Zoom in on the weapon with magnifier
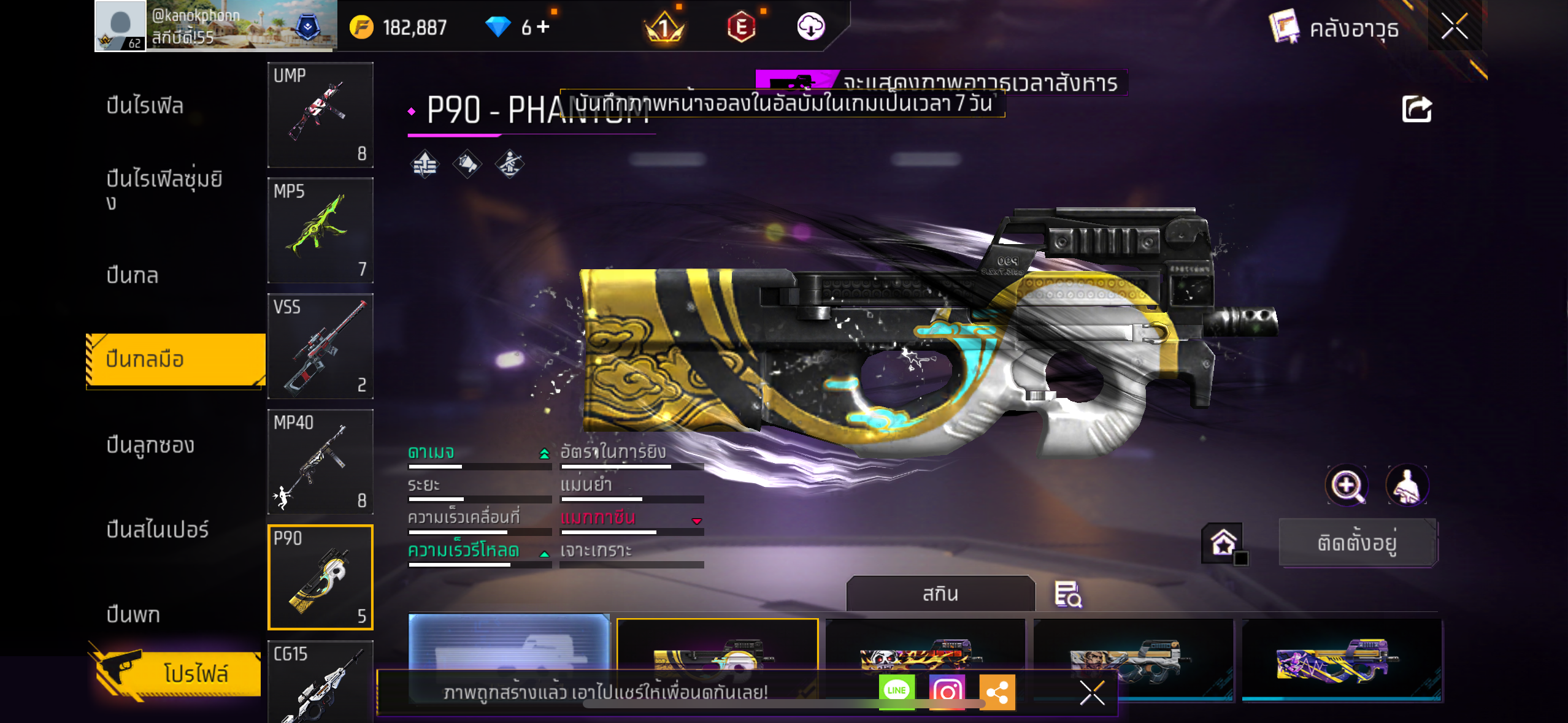This screenshot has width=1568, height=723. [1346, 486]
